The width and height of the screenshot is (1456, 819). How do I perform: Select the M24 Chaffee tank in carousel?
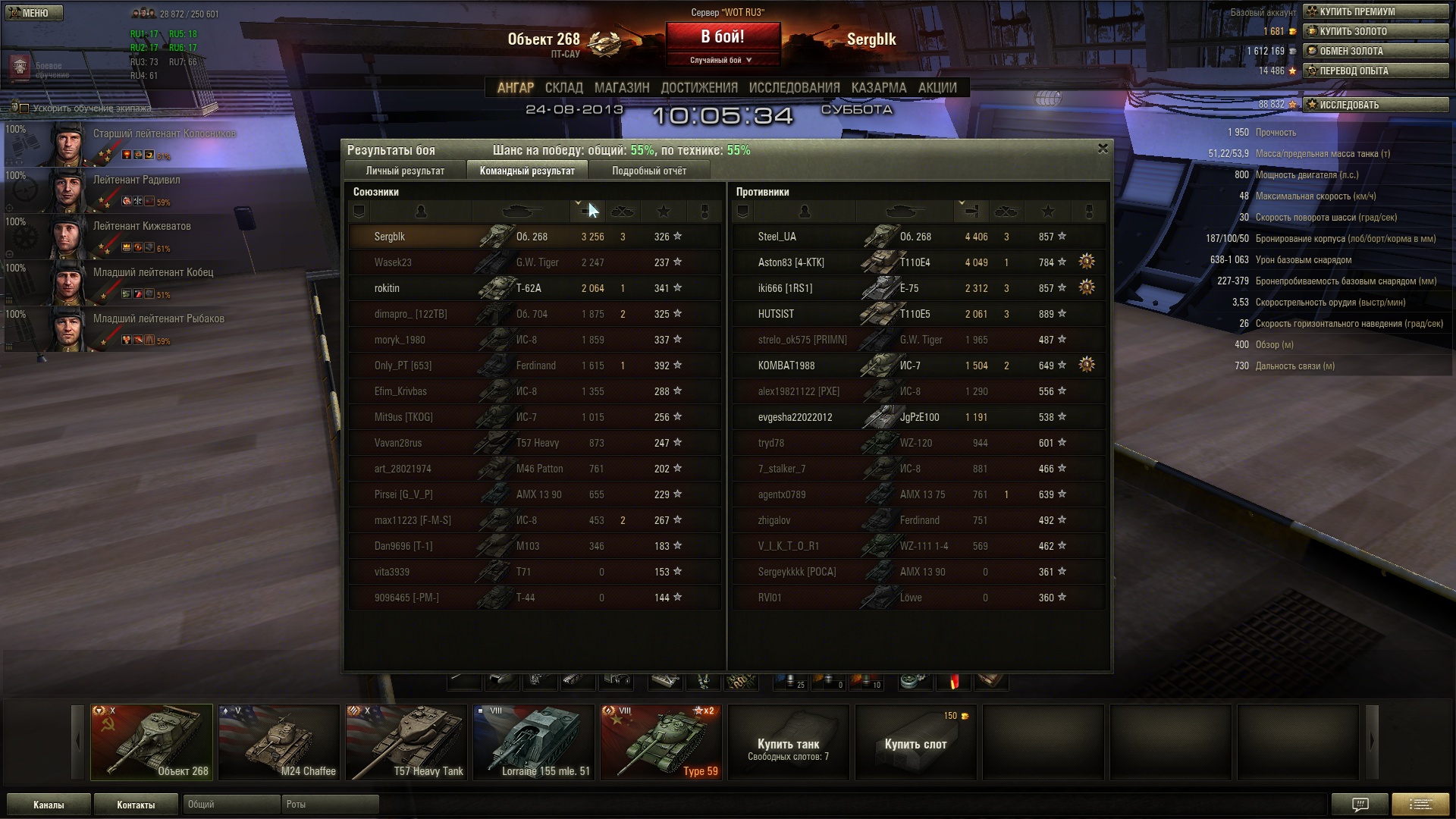pyautogui.click(x=279, y=742)
